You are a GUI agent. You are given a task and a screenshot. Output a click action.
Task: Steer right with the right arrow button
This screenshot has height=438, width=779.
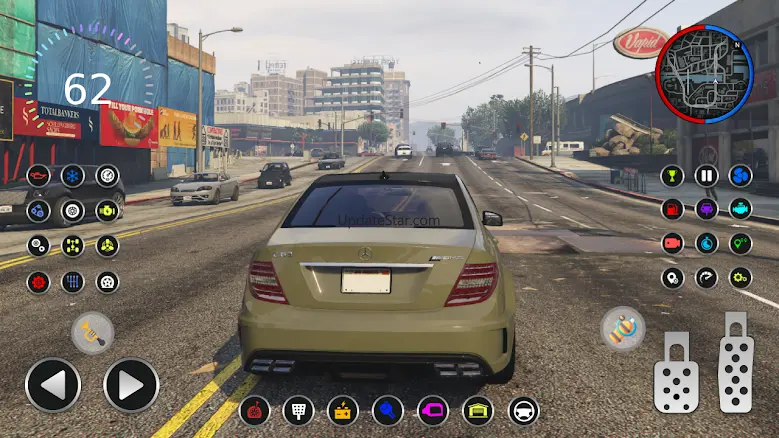pyautogui.click(x=131, y=385)
